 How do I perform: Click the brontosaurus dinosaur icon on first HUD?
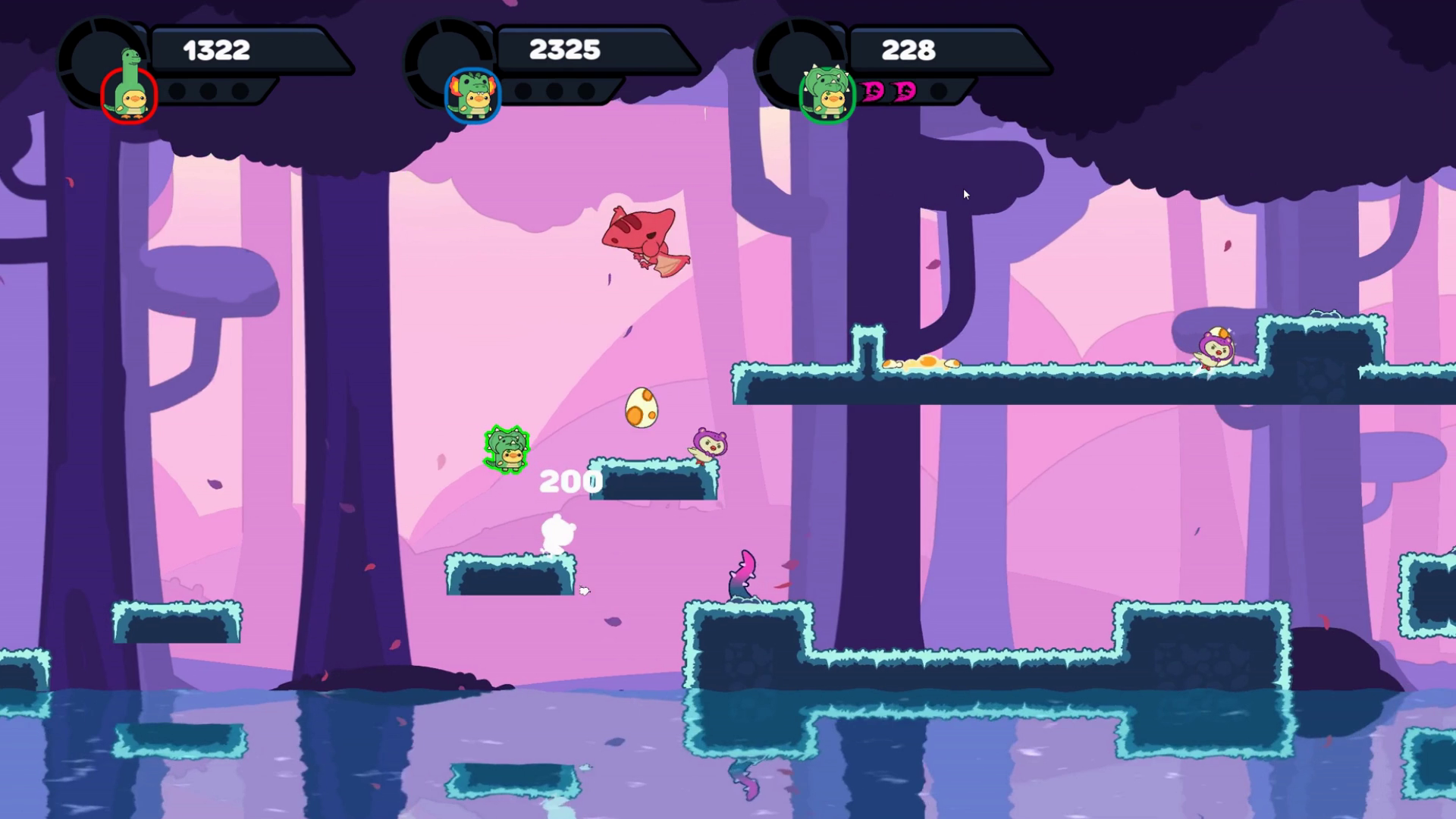[x=129, y=57]
